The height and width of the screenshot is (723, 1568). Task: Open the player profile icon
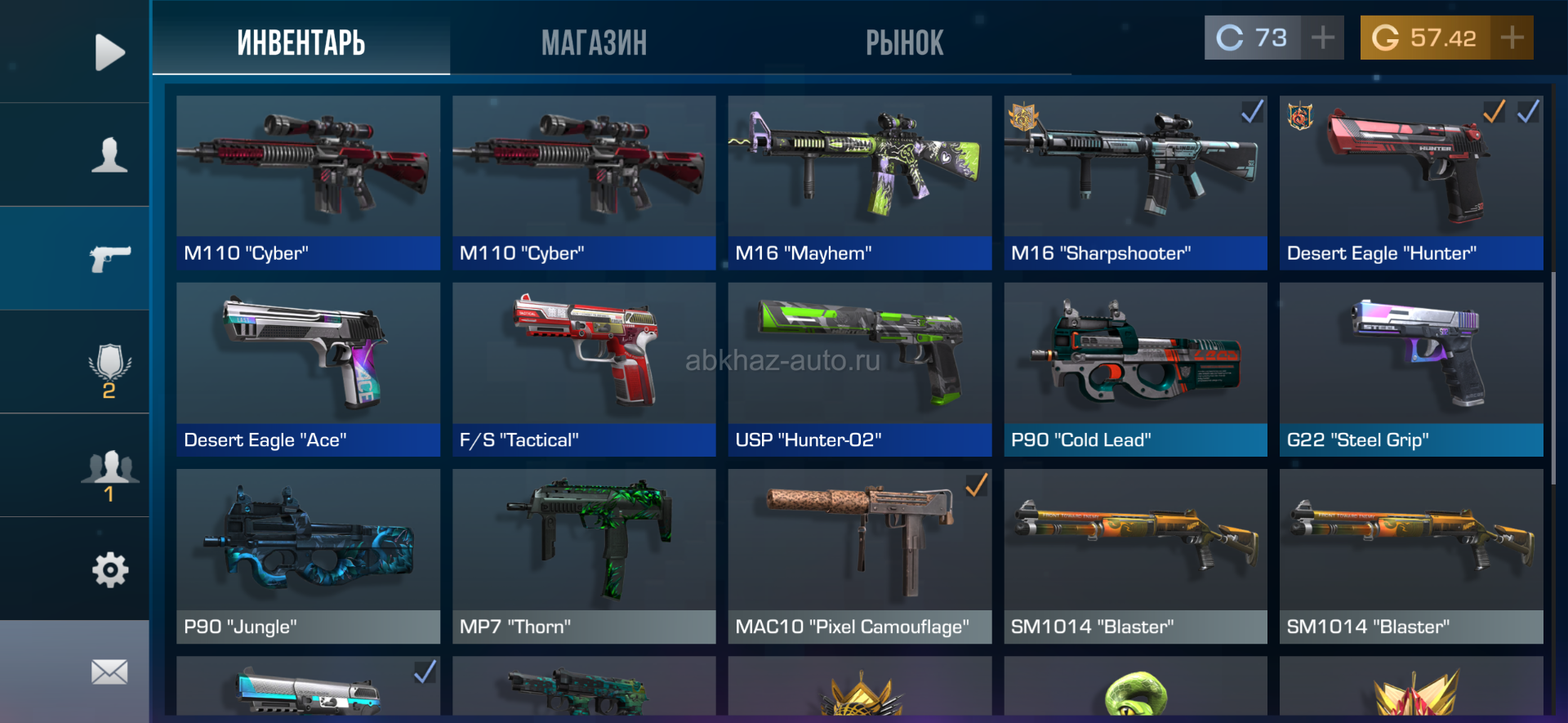click(109, 154)
